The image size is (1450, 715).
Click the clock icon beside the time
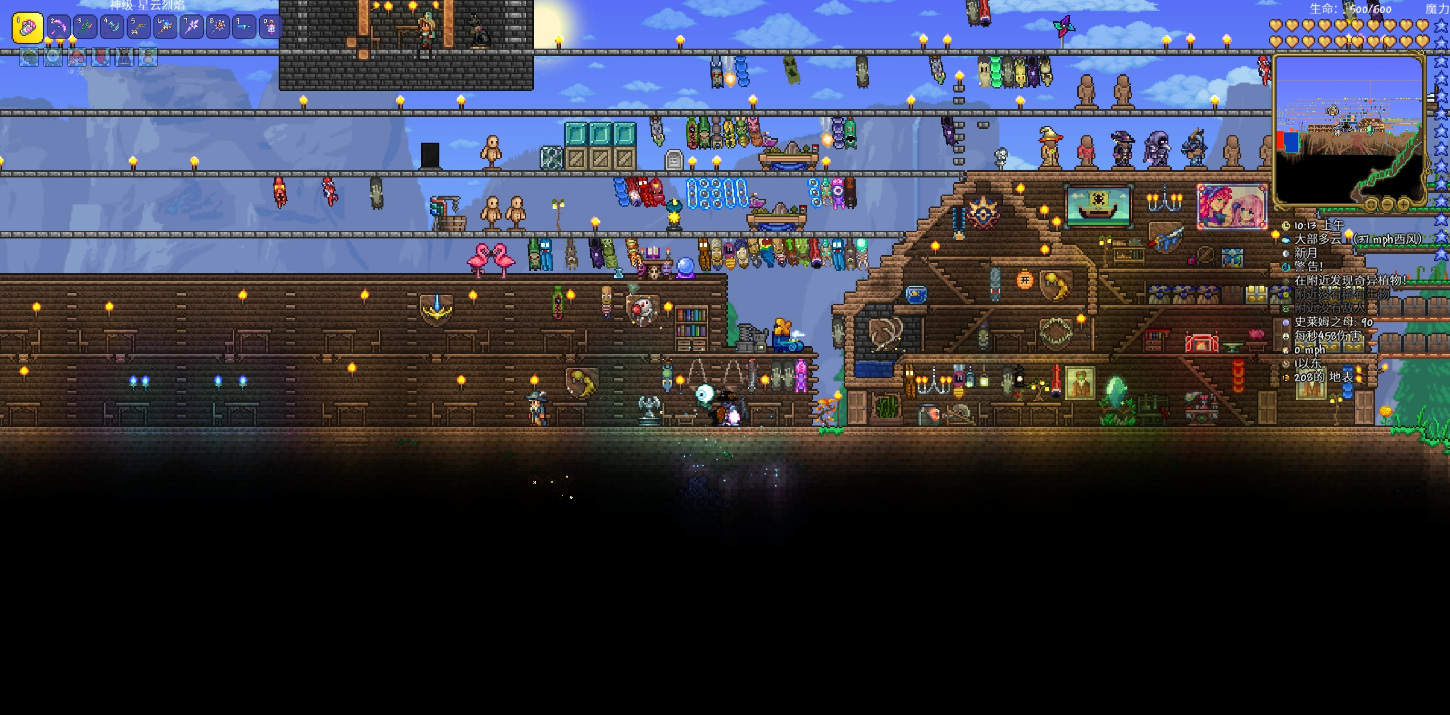coord(1286,226)
